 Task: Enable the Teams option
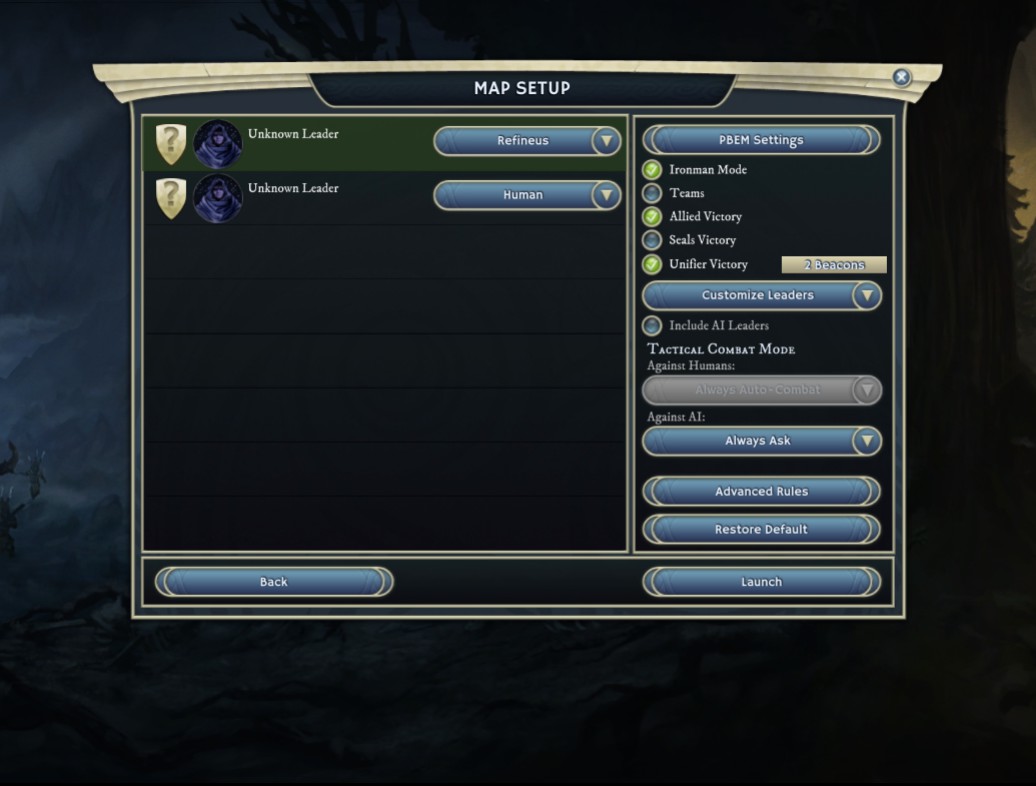pos(652,193)
